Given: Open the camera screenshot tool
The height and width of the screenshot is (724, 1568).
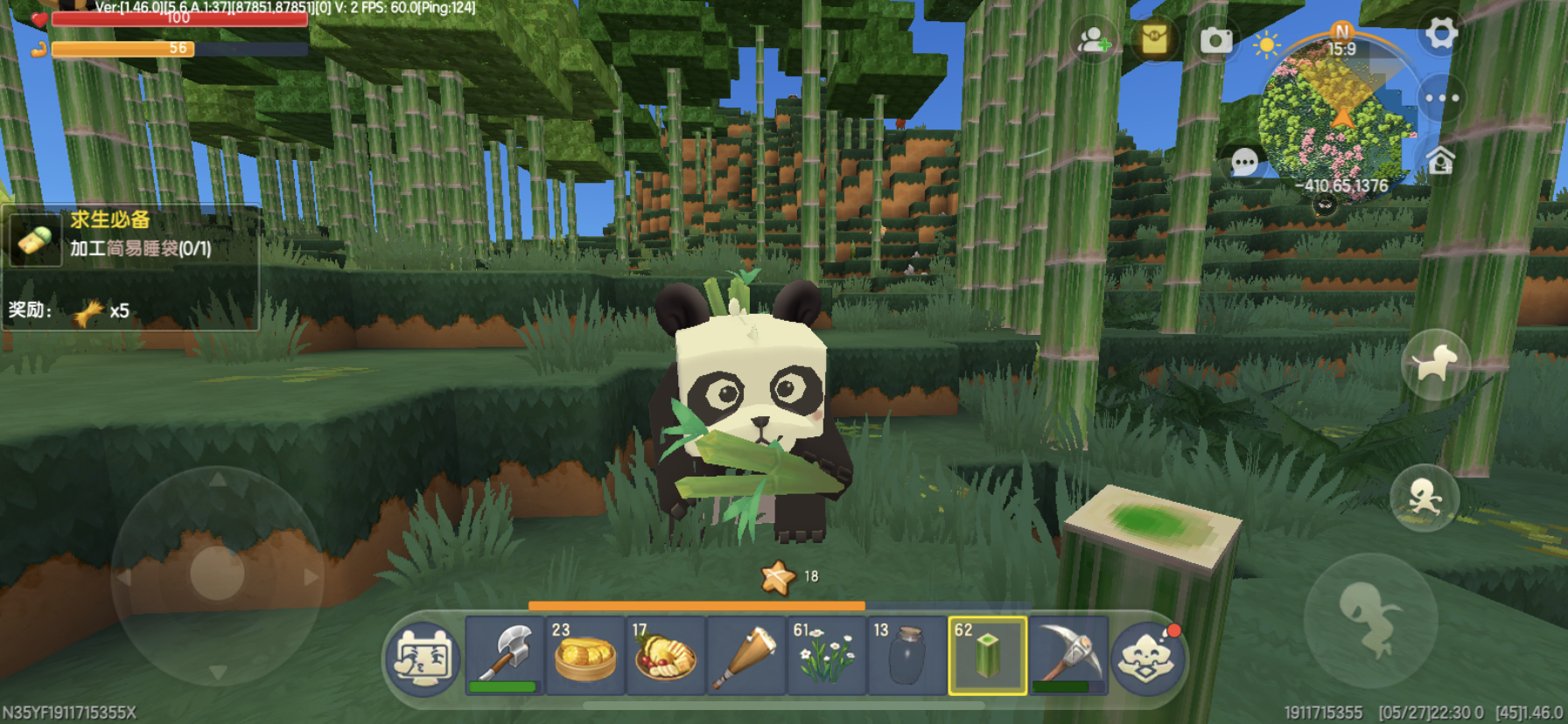Looking at the screenshot, I should [1215, 40].
